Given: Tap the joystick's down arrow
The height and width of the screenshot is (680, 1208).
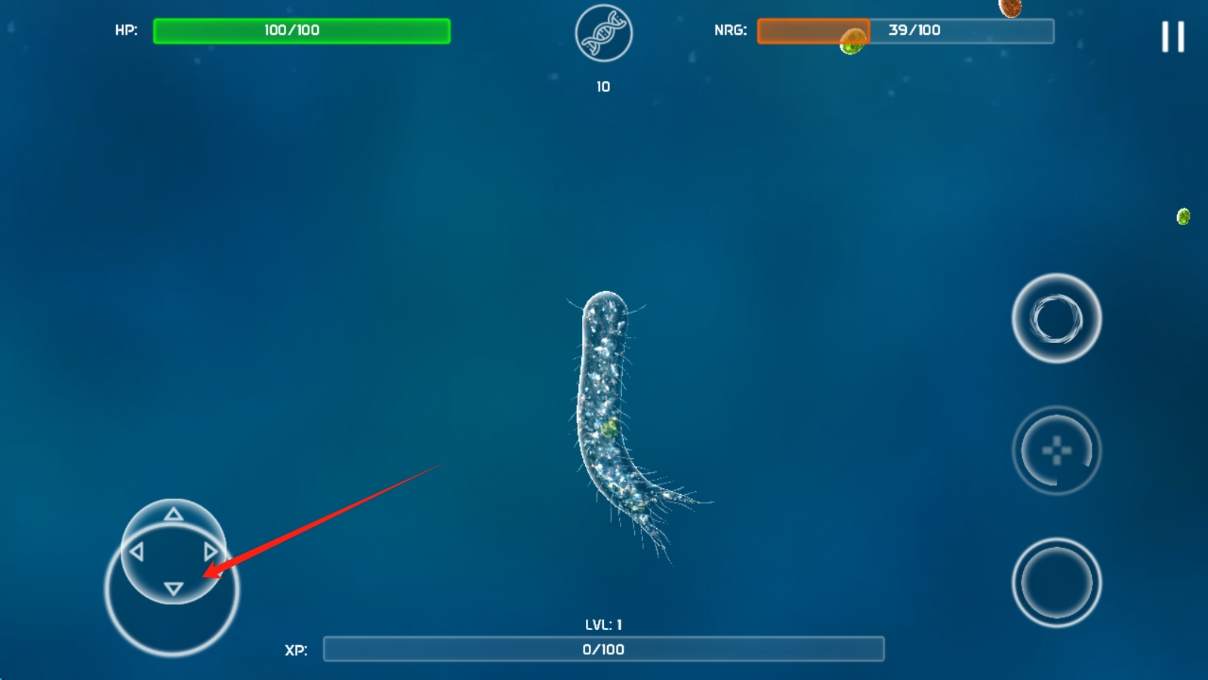Looking at the screenshot, I should click(x=173, y=589).
